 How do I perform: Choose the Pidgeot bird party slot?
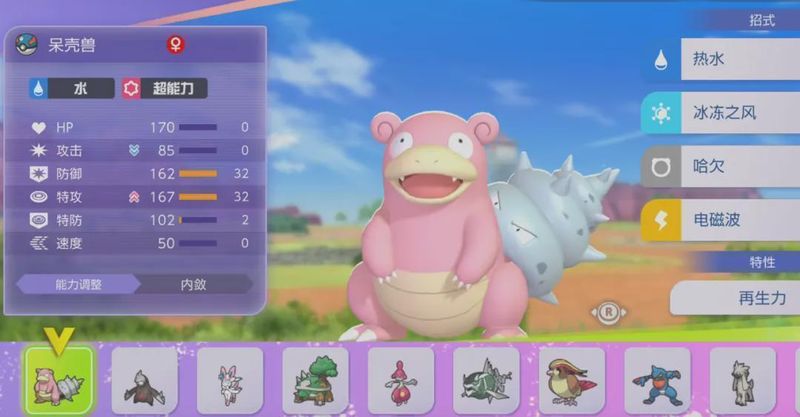572,381
